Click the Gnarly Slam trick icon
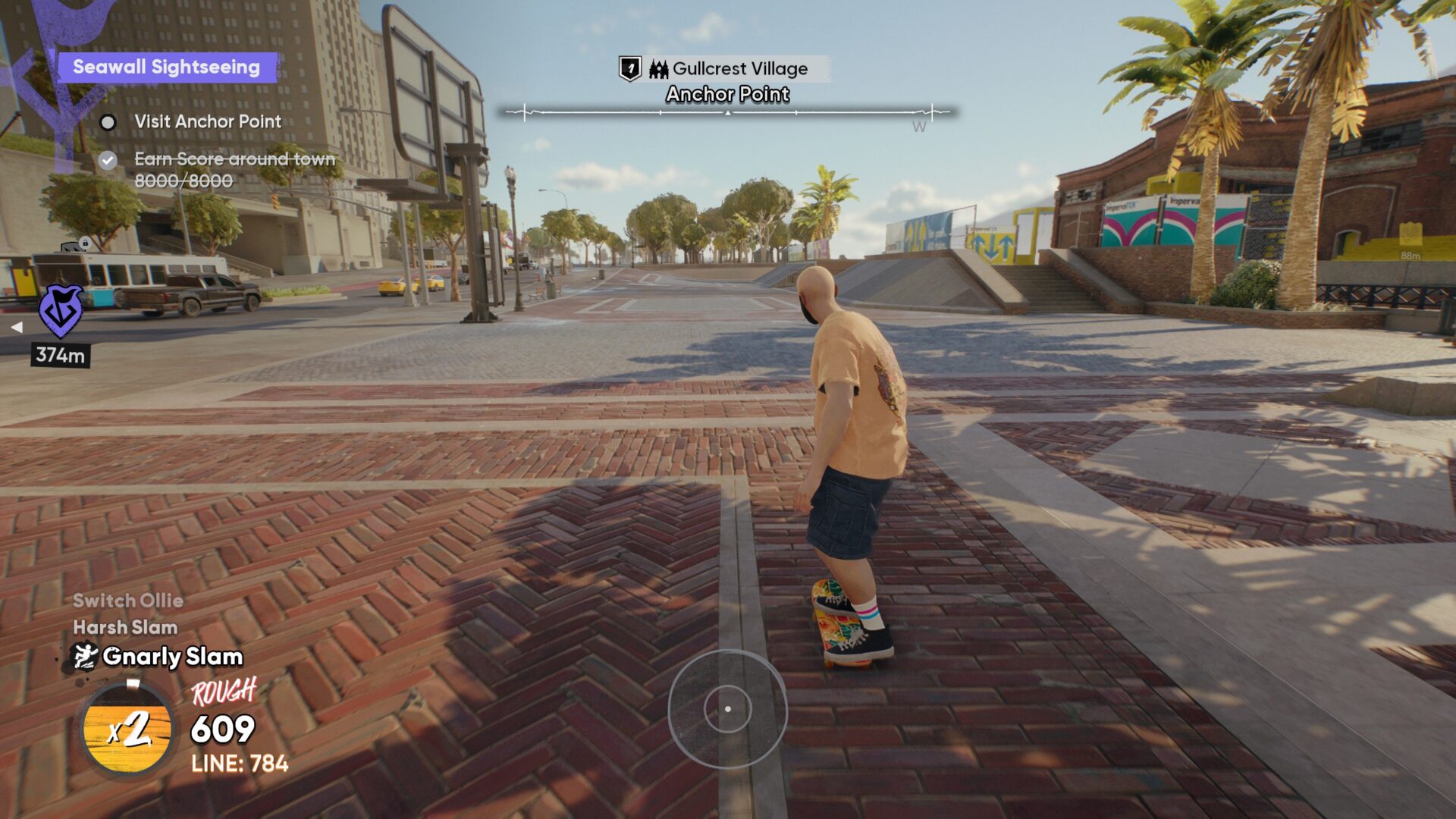The width and height of the screenshot is (1456, 819). coord(84,657)
